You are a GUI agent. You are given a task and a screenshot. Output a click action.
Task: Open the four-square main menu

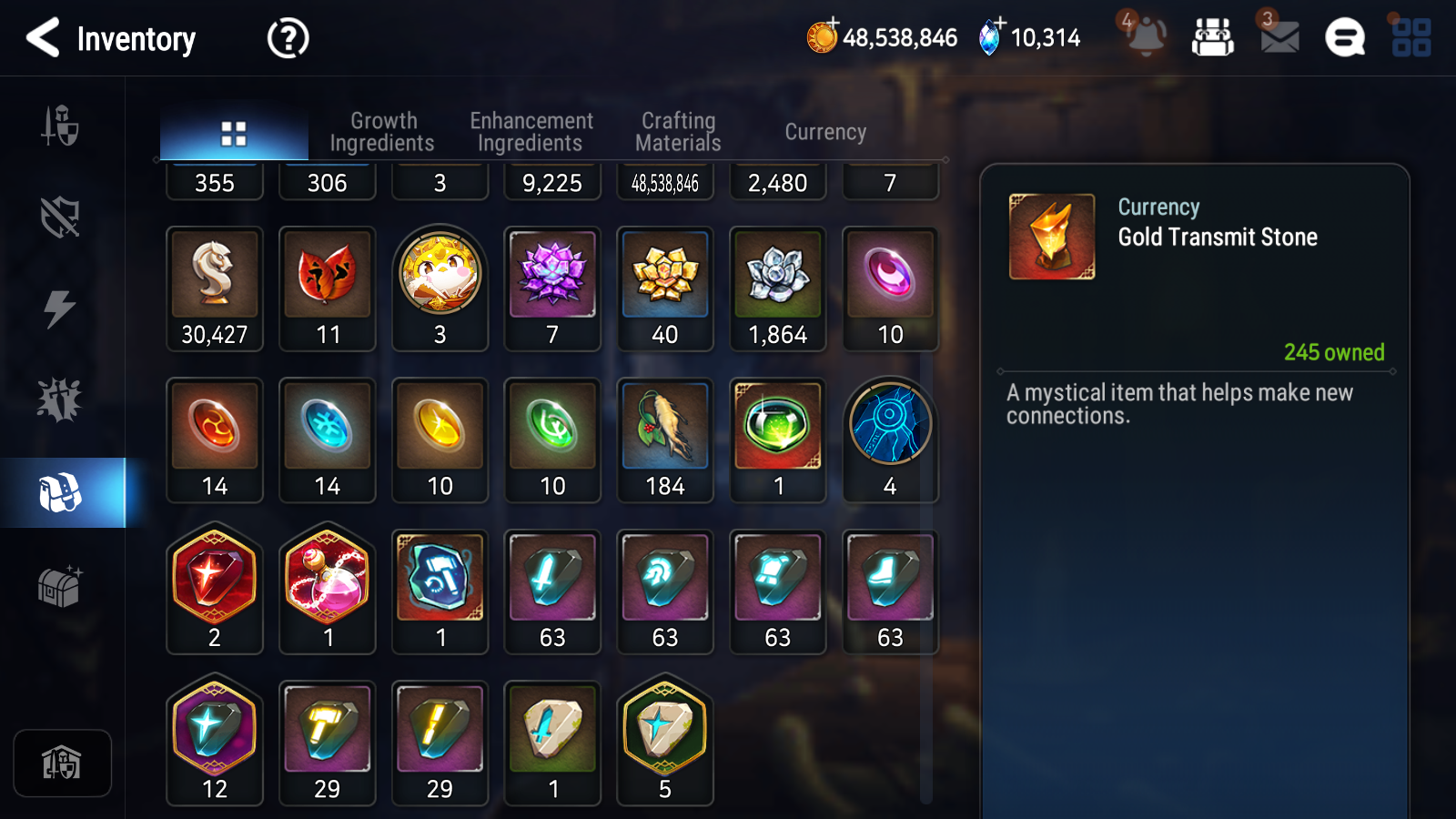pyautogui.click(x=1411, y=38)
